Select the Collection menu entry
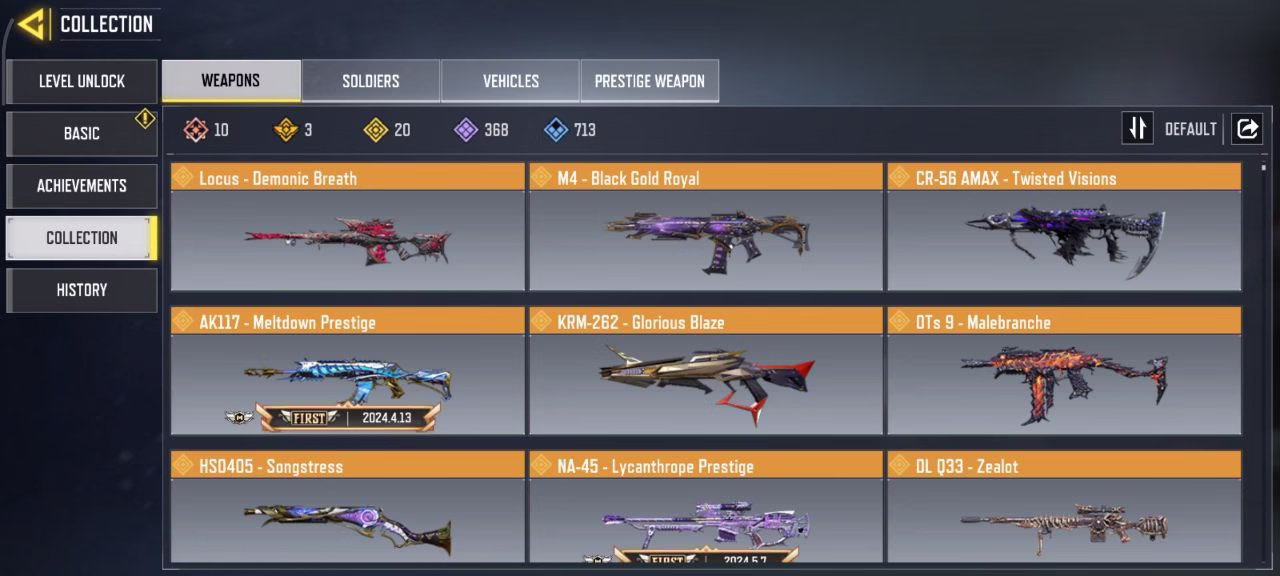The image size is (1280, 576). coord(82,237)
